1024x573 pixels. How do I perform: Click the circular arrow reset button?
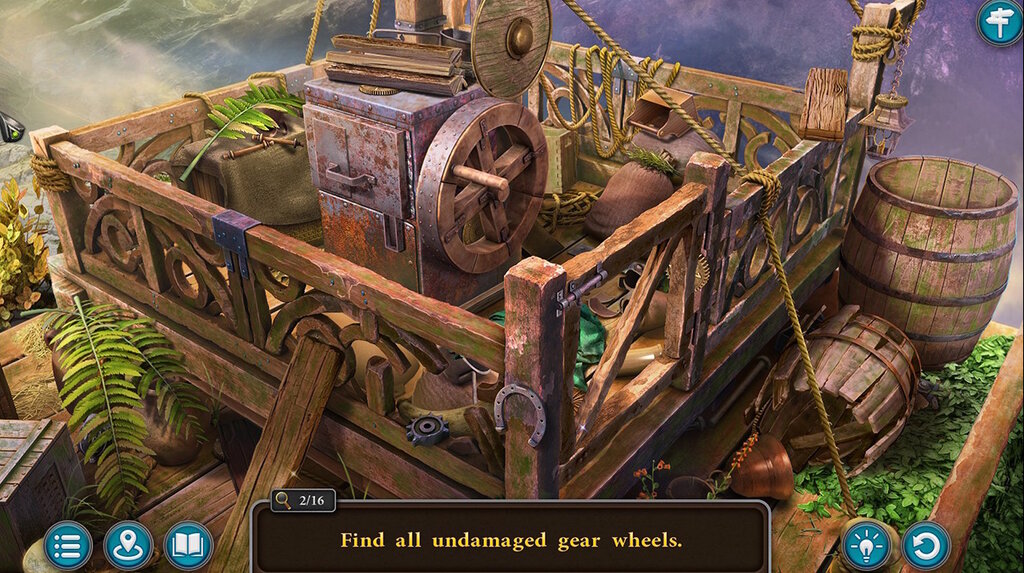tap(927, 545)
